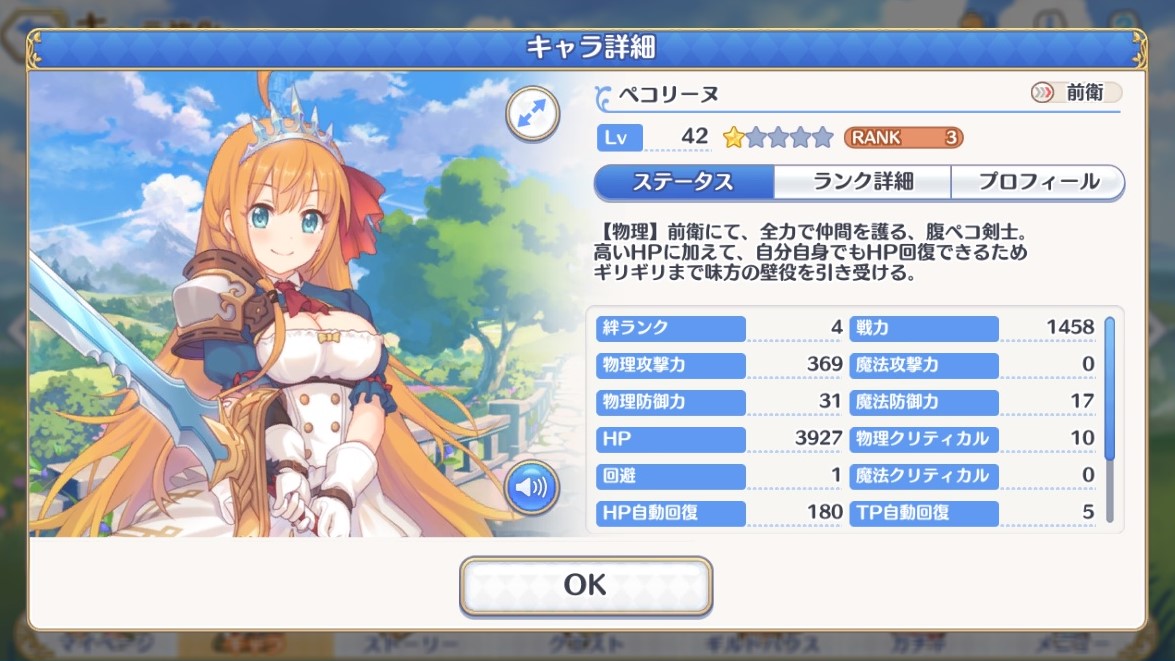
Task: Show the プロフィール tab
Action: coord(1038,182)
